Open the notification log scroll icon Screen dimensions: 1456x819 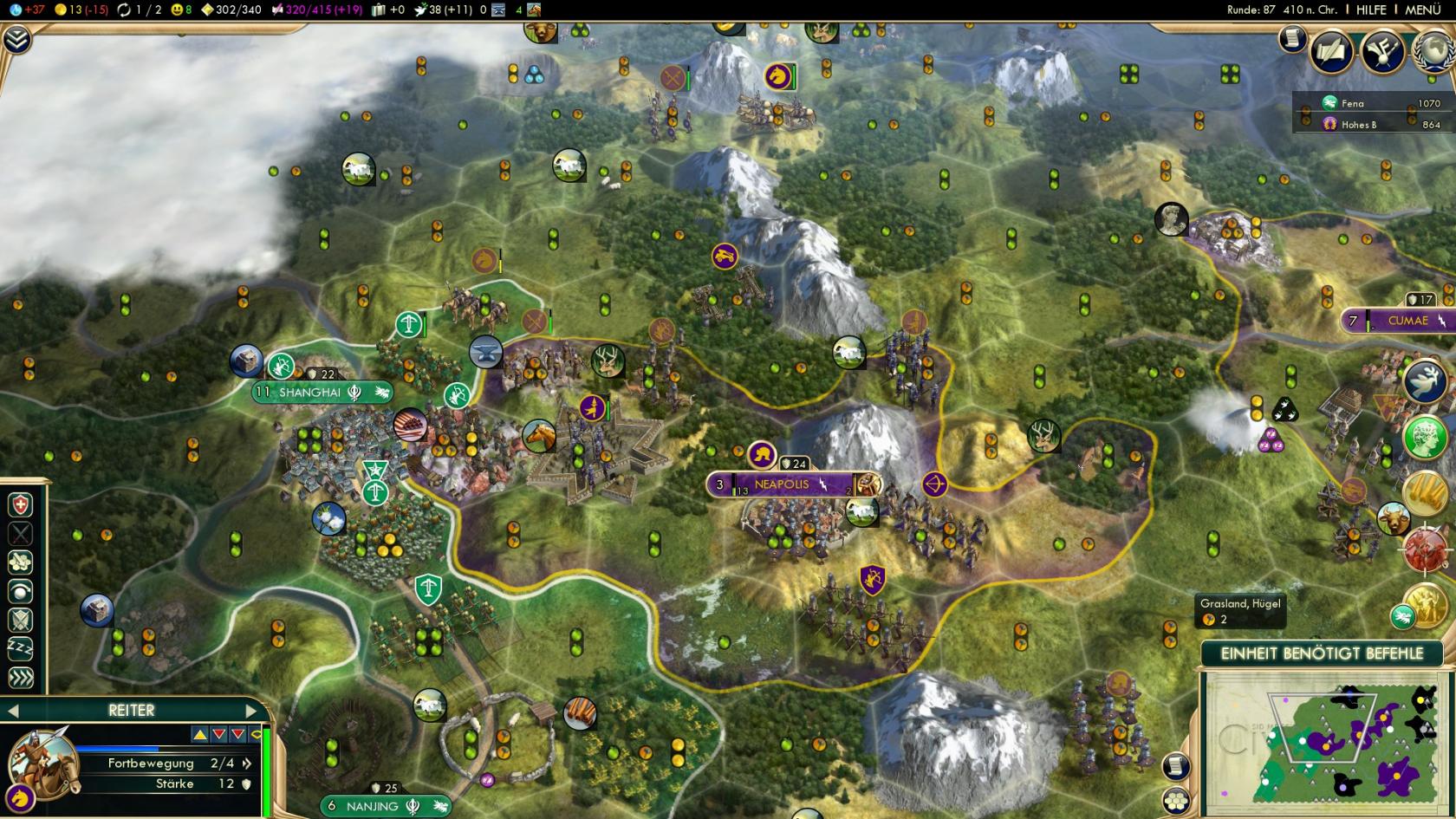point(1292,38)
